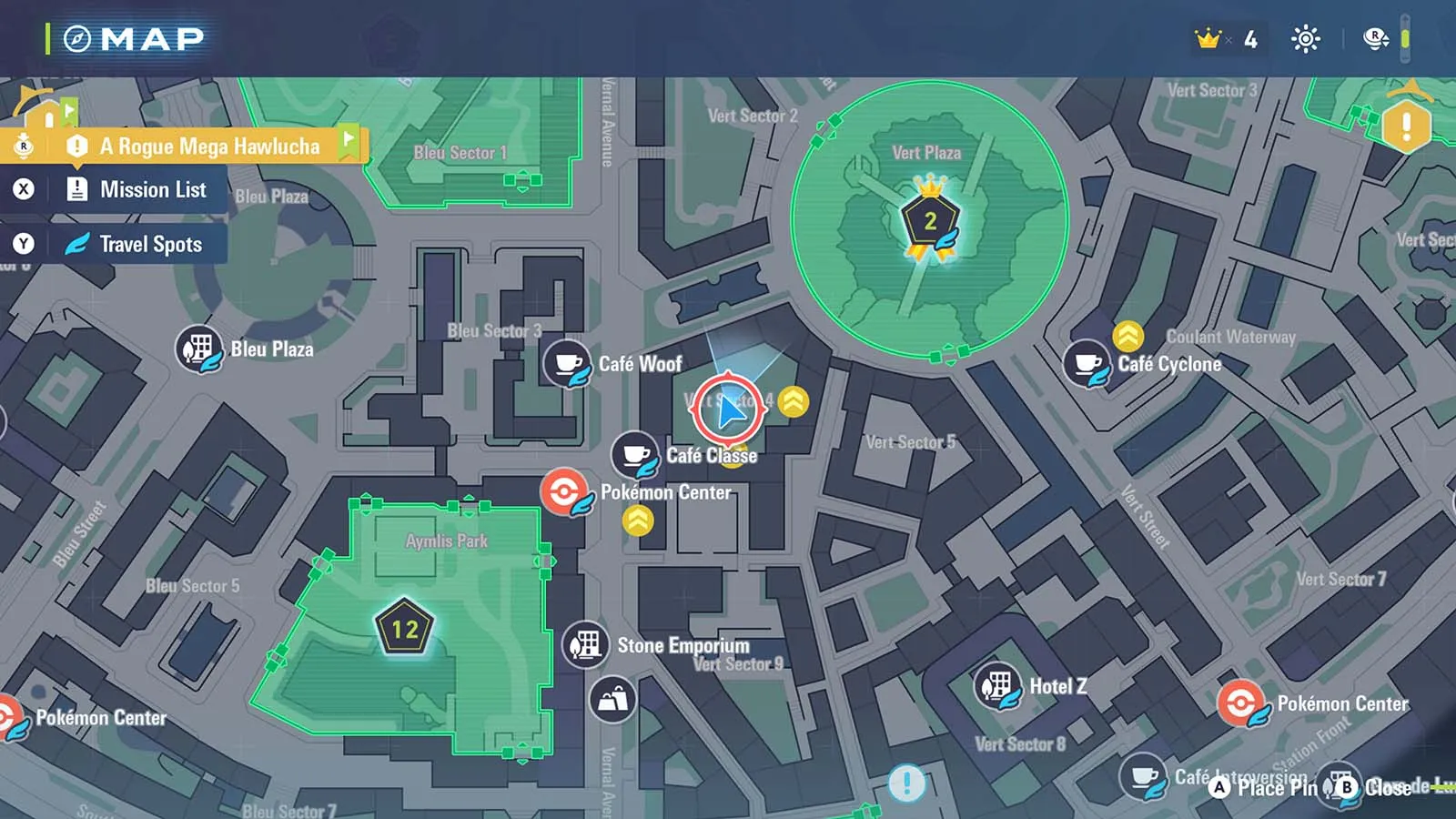
Task: Select the Vert Plaza zone 2 badge
Action: click(x=930, y=219)
